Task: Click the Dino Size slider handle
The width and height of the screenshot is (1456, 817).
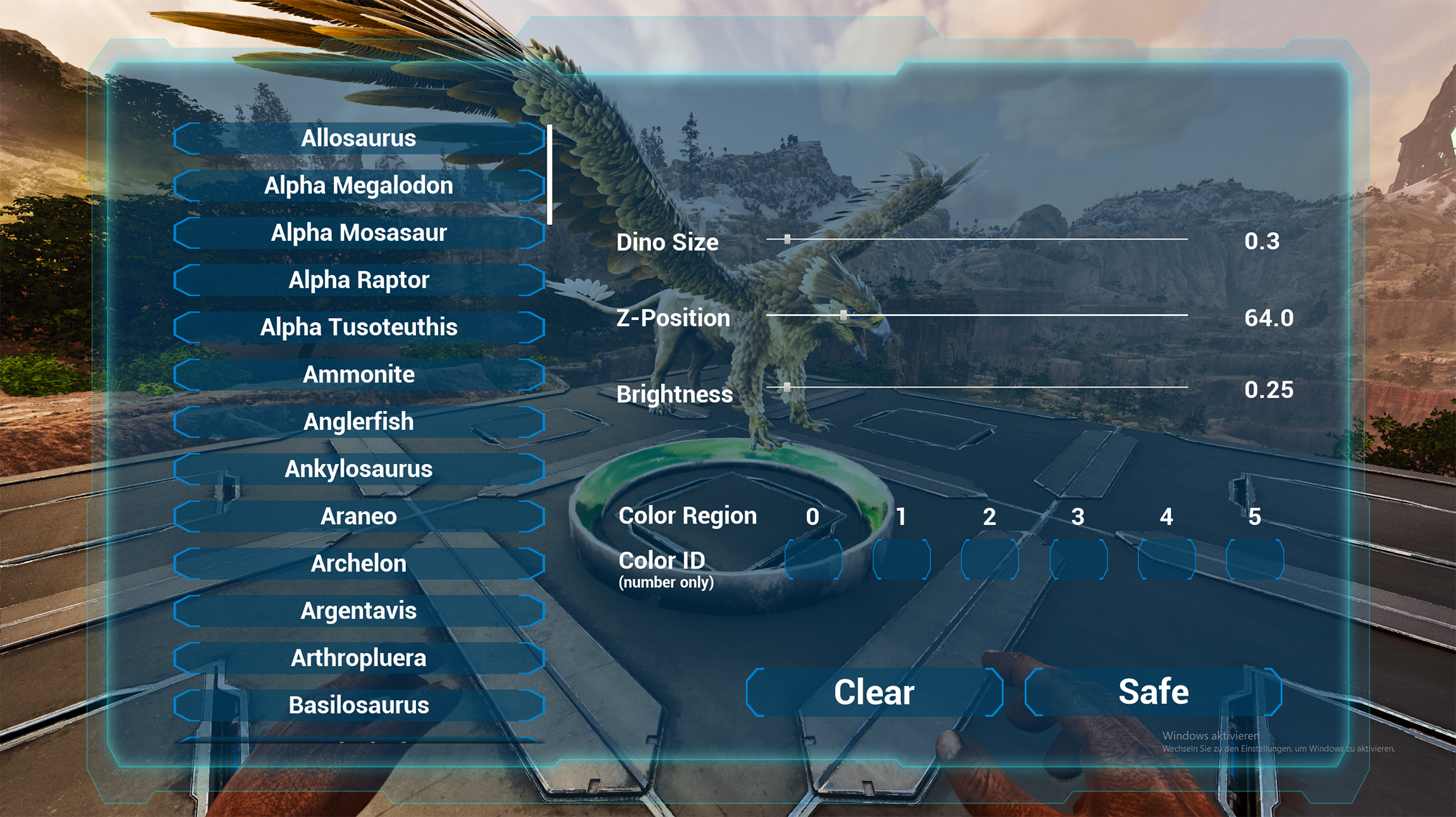Action: 787,239
